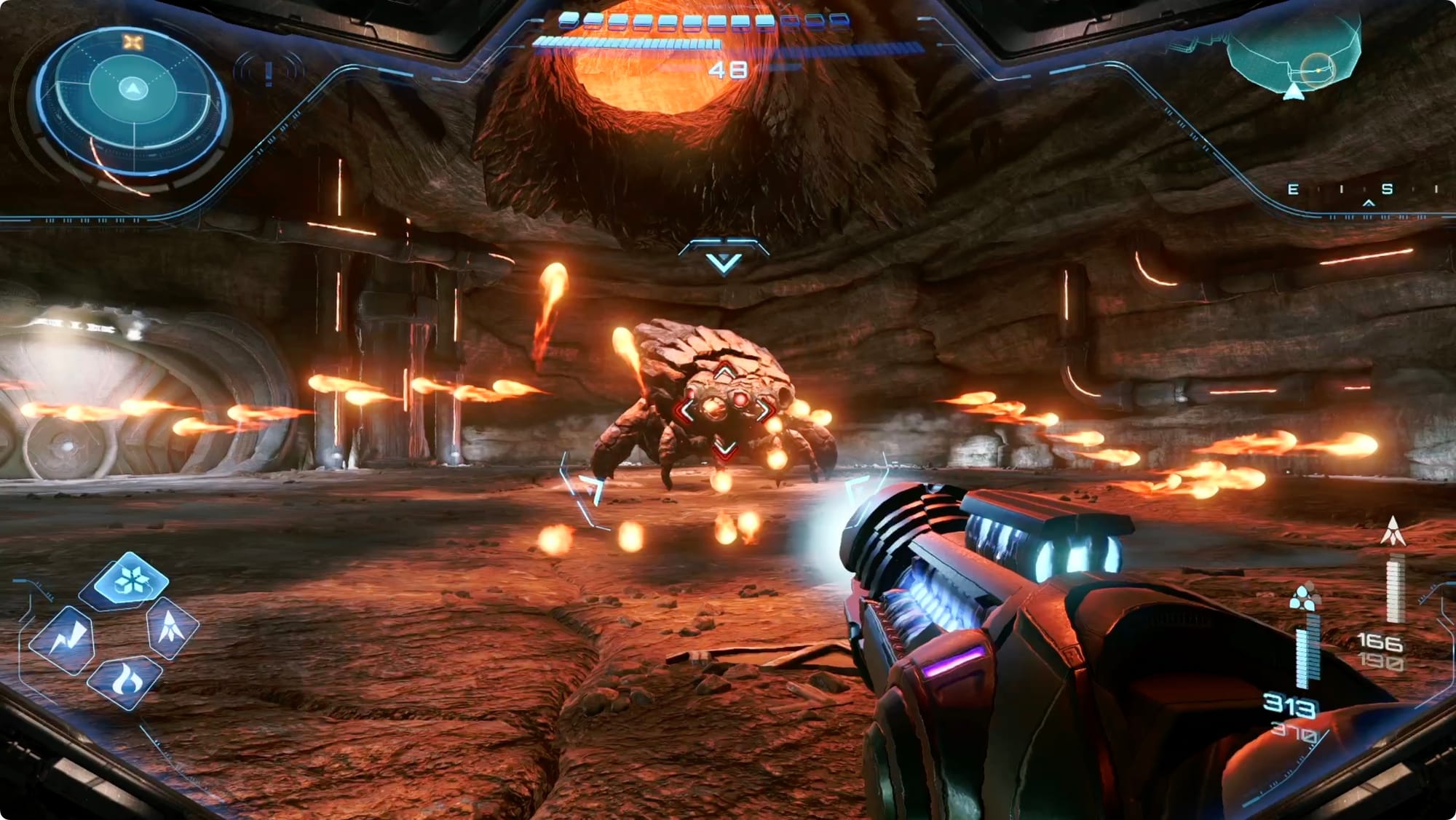This screenshot has width=1456, height=820.
Task: Pick the flame shot diamond
Action: tap(124, 682)
